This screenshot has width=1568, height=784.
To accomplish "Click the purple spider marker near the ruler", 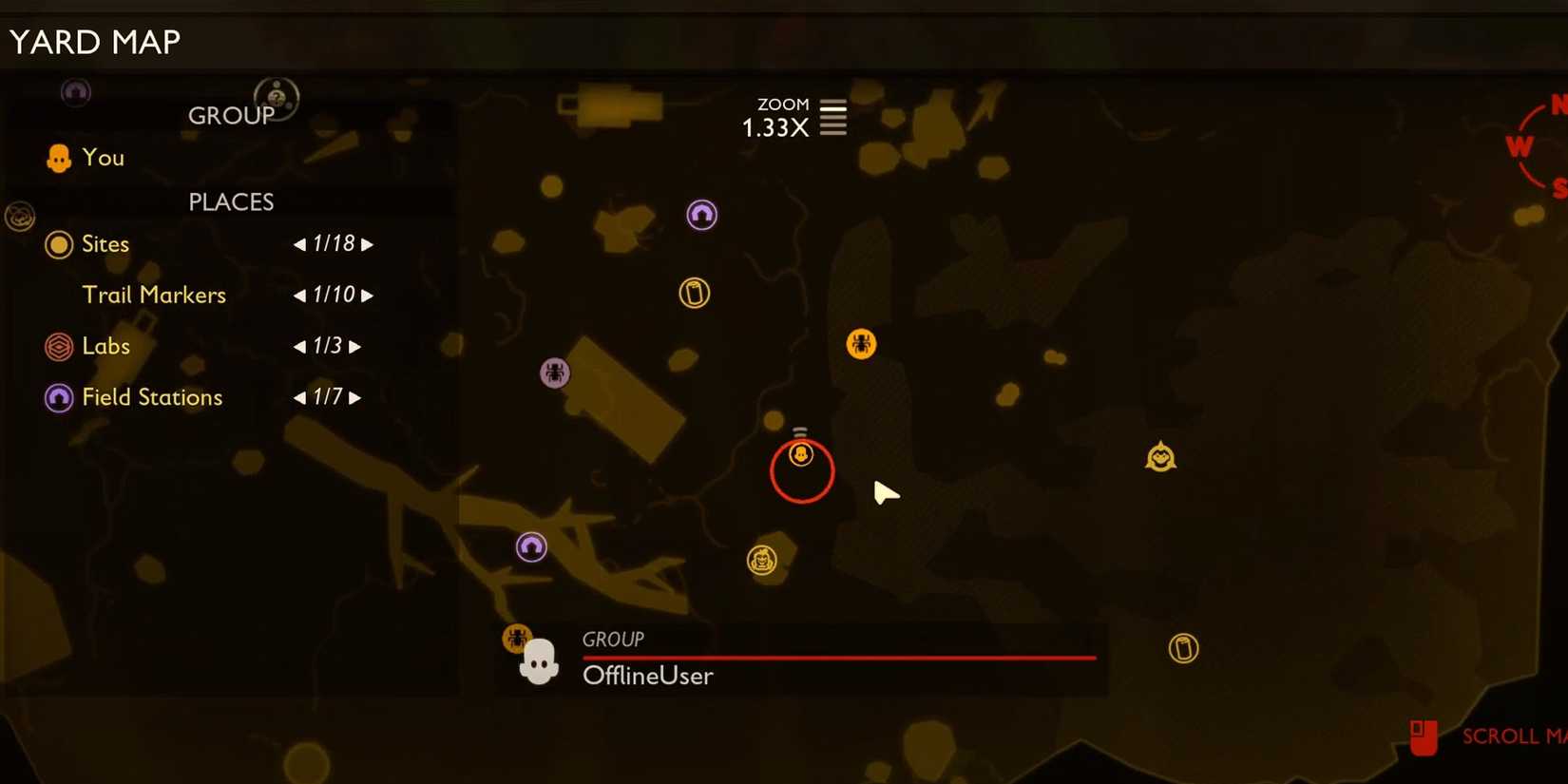I will (x=555, y=373).
